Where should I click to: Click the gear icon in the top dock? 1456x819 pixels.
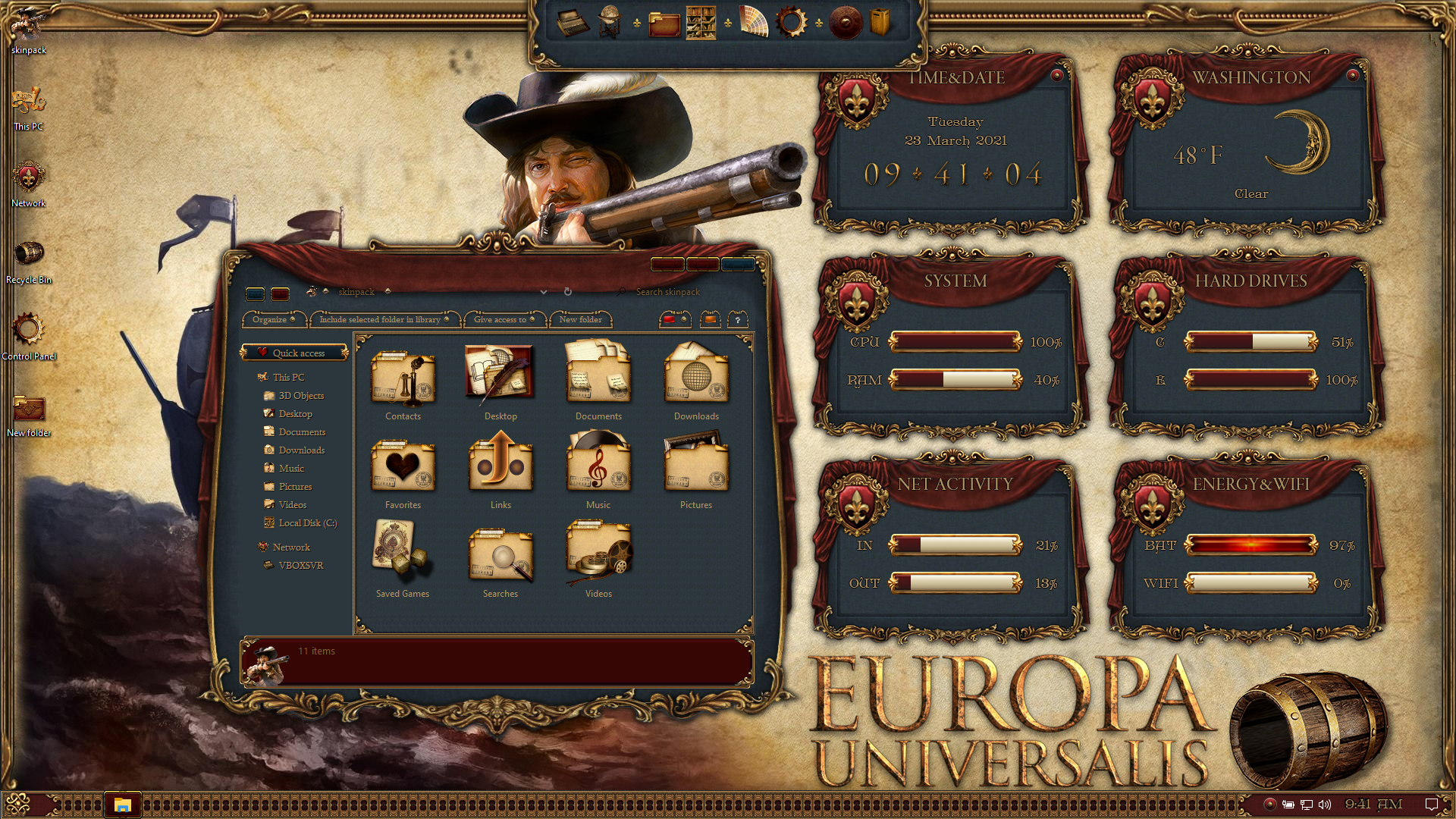(790, 22)
